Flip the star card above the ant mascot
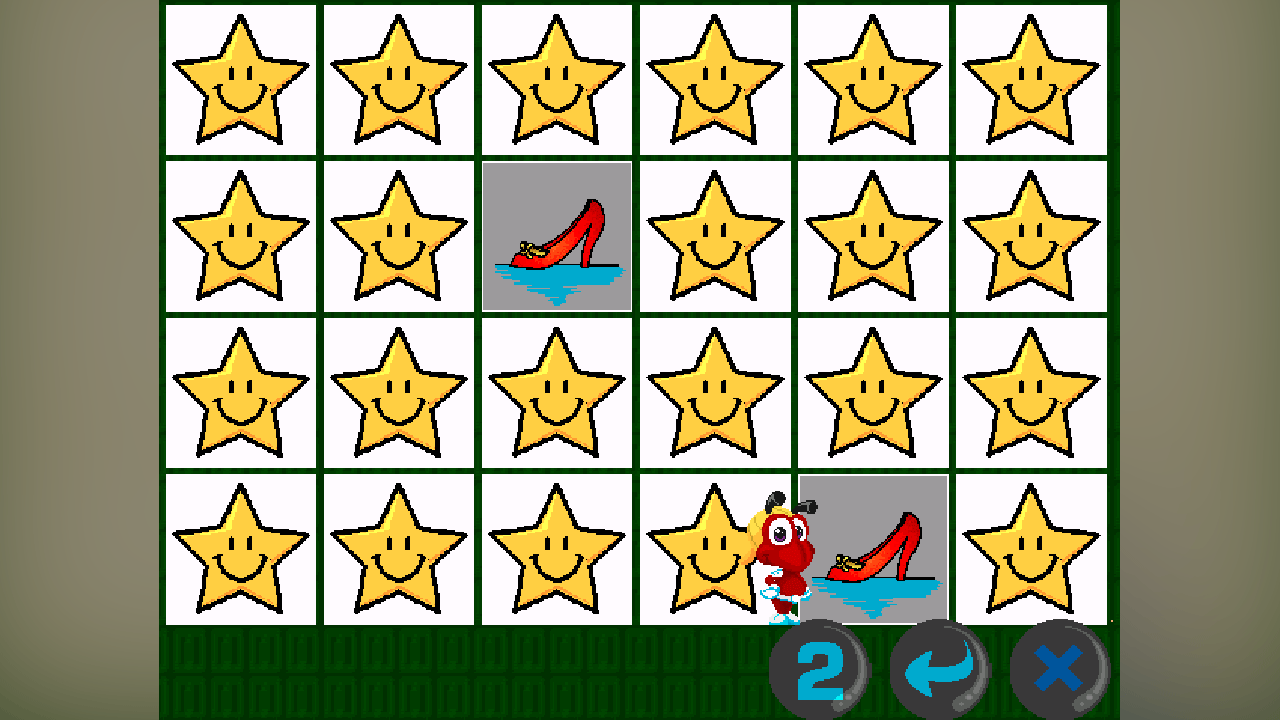Screen dimensions: 1280x720 tap(714, 395)
